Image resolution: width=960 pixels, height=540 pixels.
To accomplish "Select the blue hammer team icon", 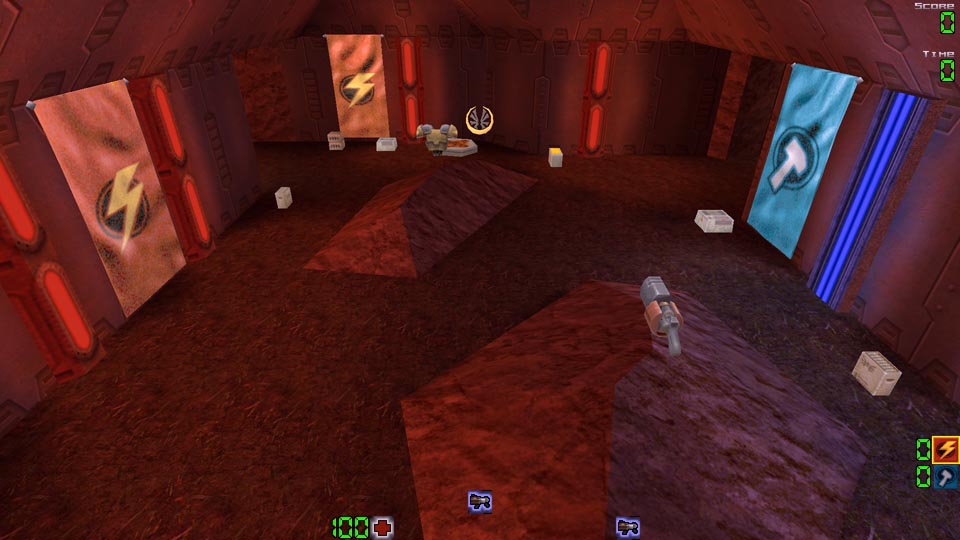I will pos(945,477).
